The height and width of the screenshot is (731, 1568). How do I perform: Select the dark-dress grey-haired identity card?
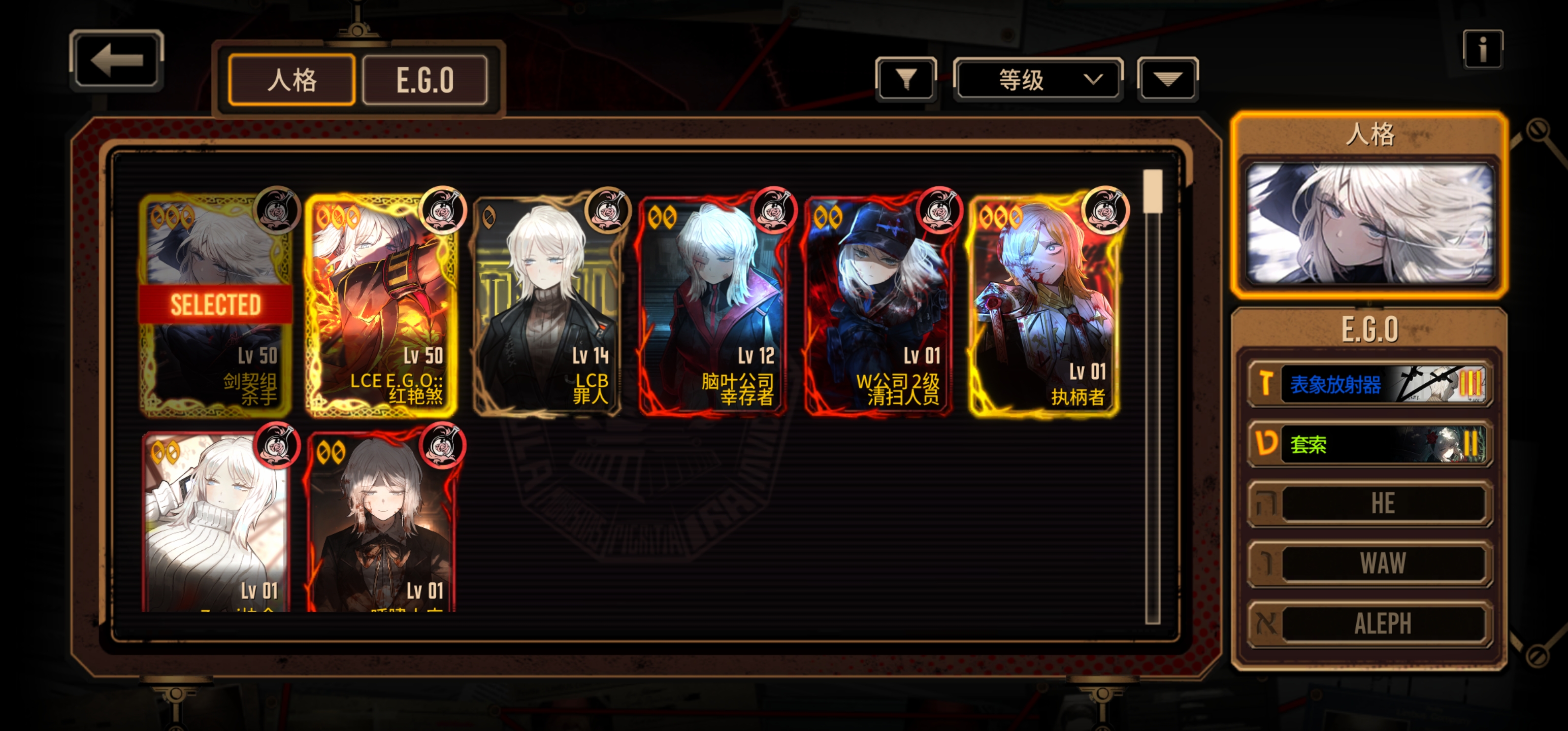(381, 523)
